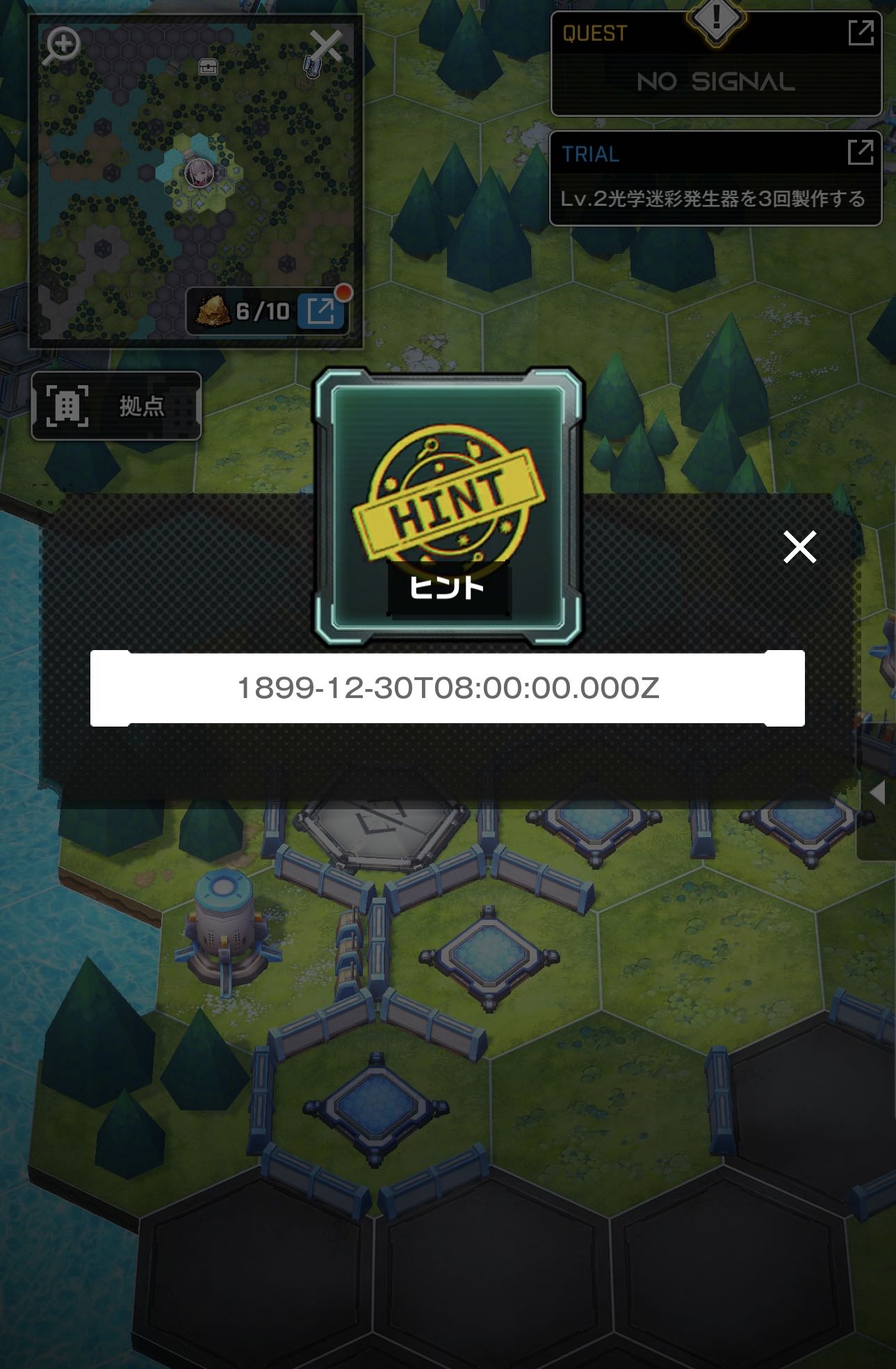This screenshot has width=896, height=1369.
Task: Jump to base with the 拠点 button
Action: pyautogui.click(x=116, y=406)
